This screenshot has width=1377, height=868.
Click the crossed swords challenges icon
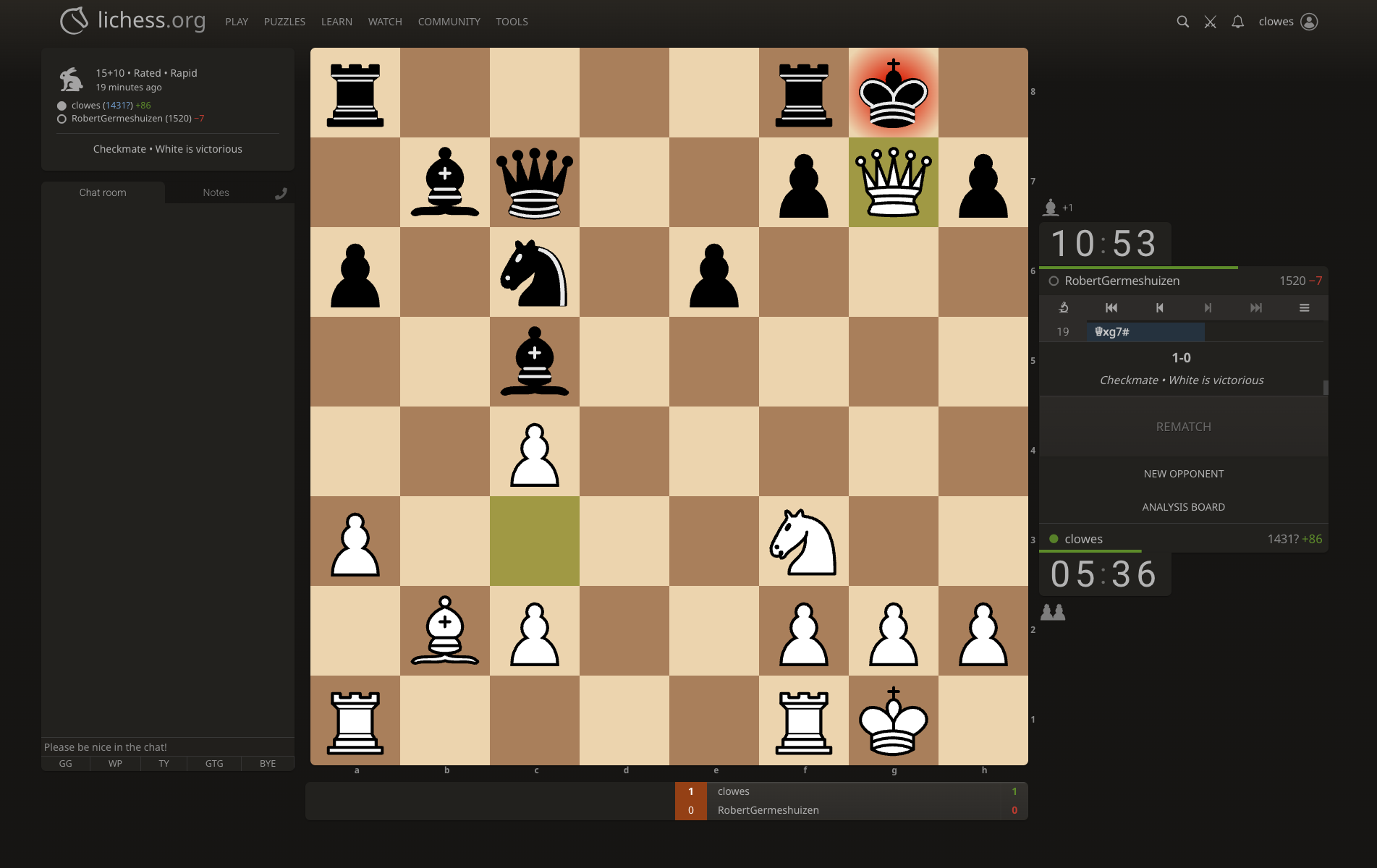coord(1210,21)
